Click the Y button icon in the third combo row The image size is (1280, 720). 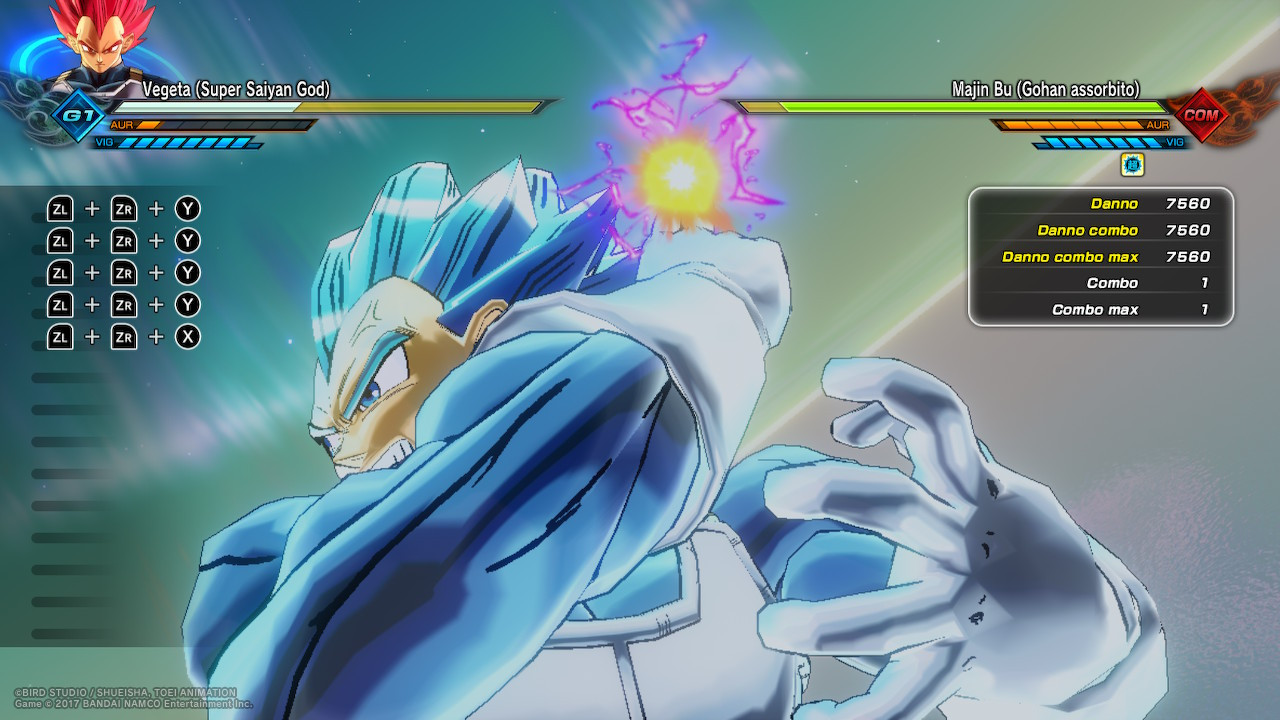187,272
